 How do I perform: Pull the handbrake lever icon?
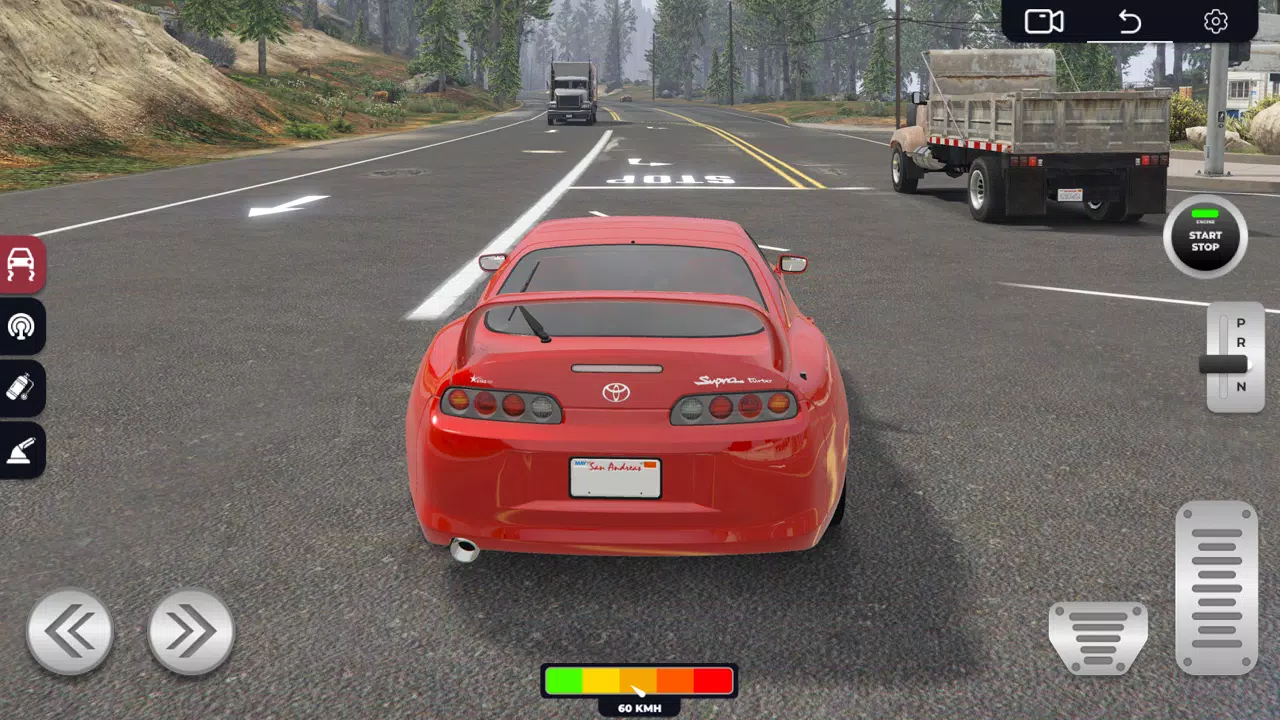point(21,451)
